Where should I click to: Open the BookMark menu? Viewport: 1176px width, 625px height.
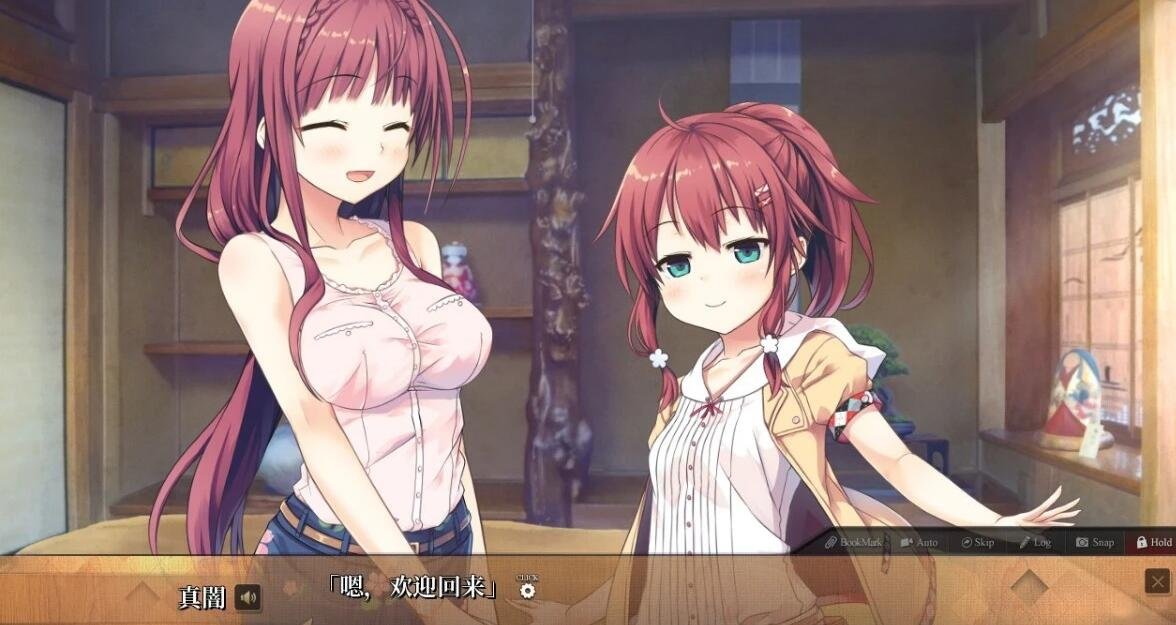(x=853, y=542)
